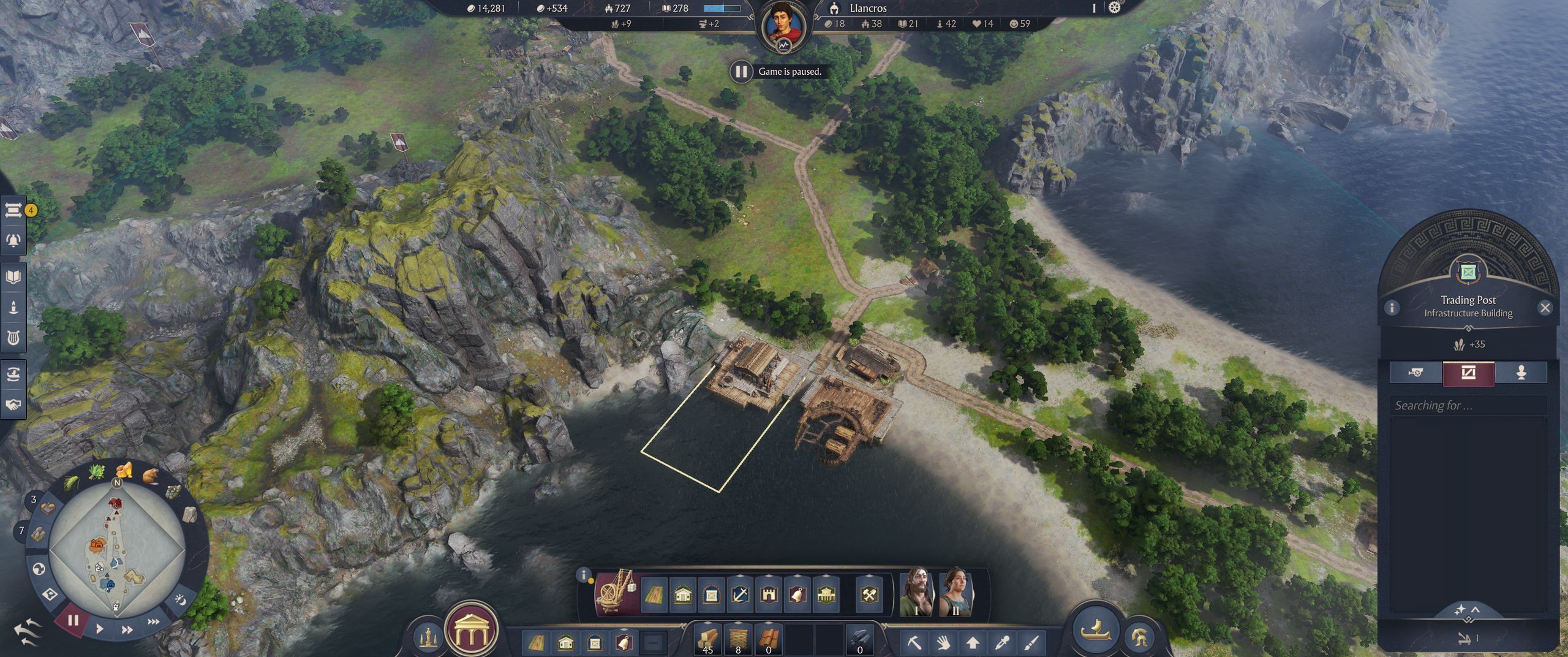
Task: Close the Trading Post panel
Action: pos(1545,308)
